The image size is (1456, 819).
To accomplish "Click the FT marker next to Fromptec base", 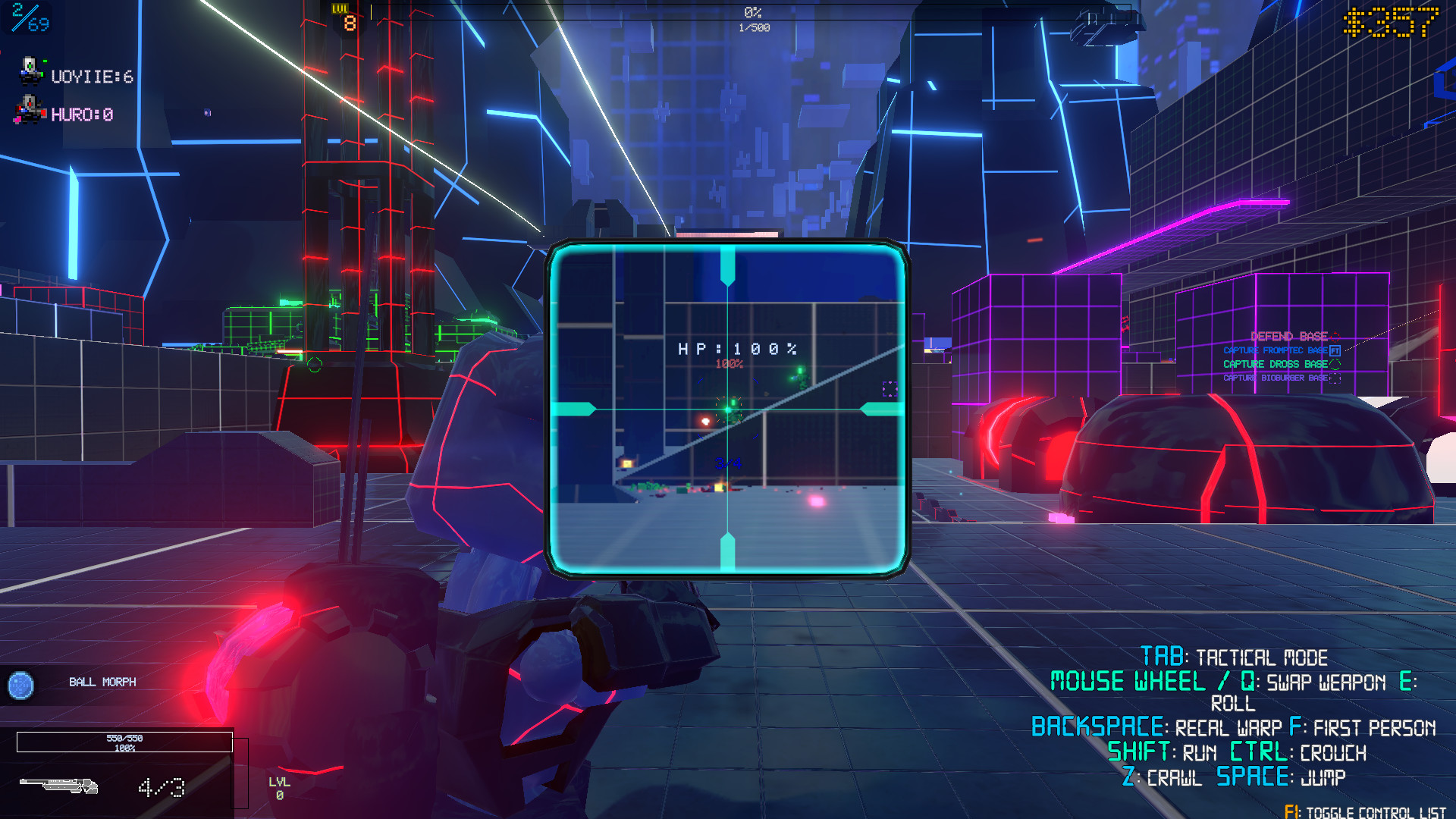I will tap(1335, 350).
